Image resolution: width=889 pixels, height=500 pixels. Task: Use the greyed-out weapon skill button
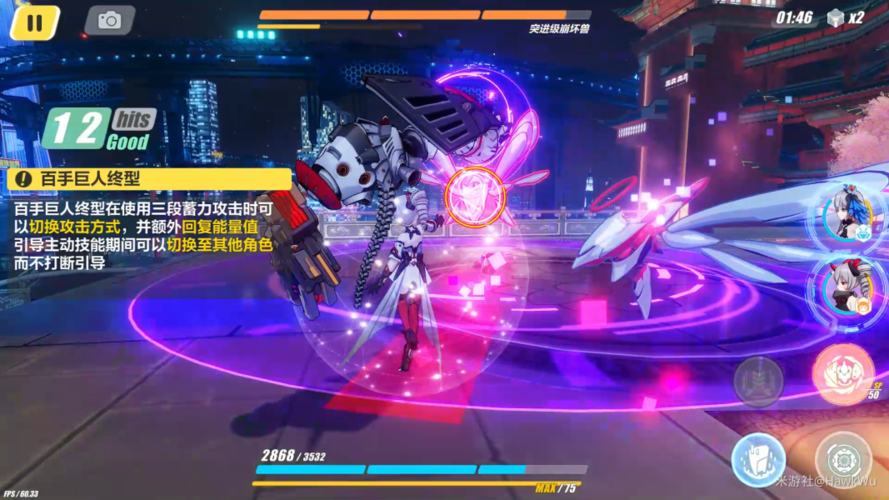click(757, 380)
